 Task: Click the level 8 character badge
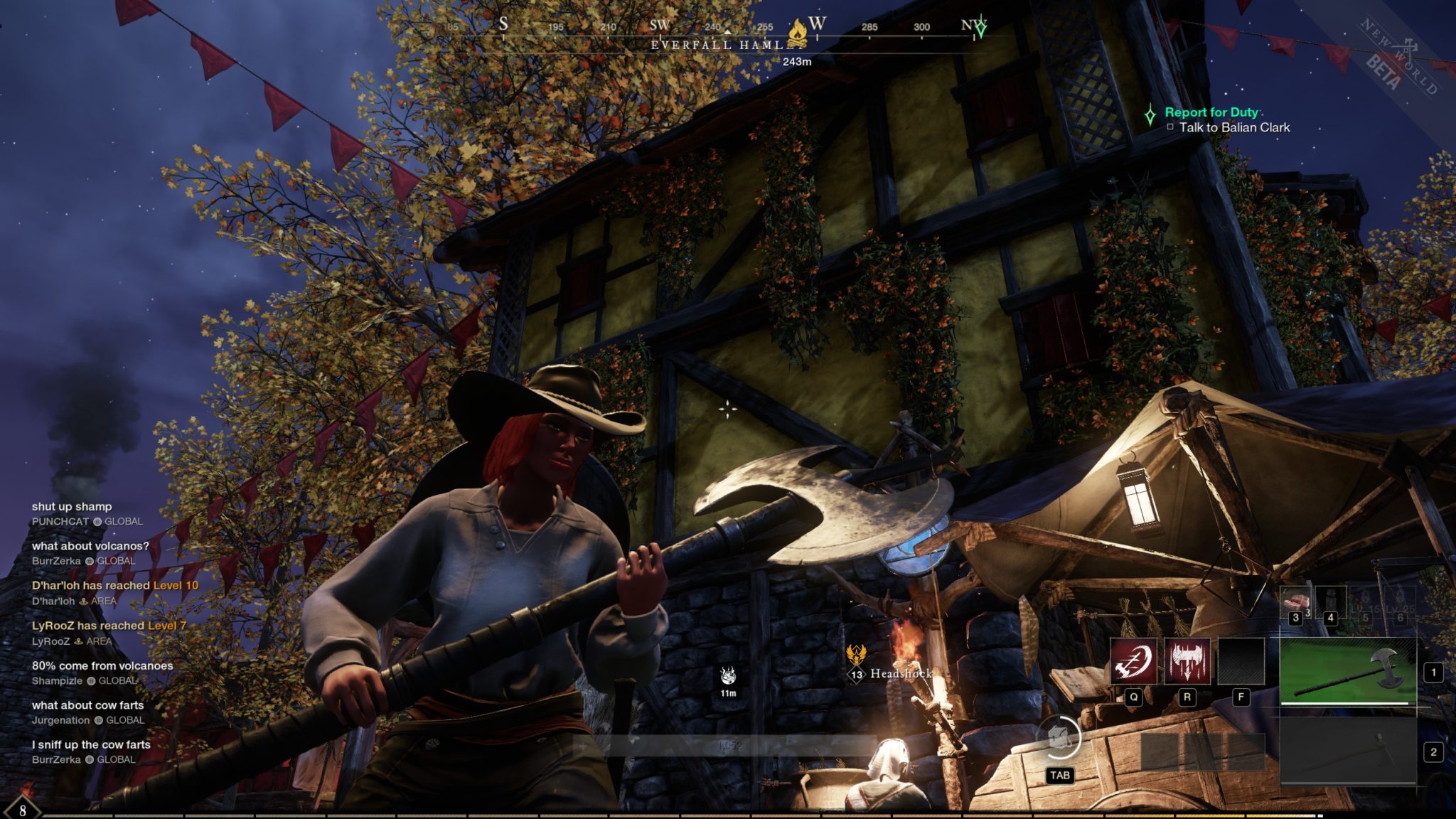coord(22,810)
